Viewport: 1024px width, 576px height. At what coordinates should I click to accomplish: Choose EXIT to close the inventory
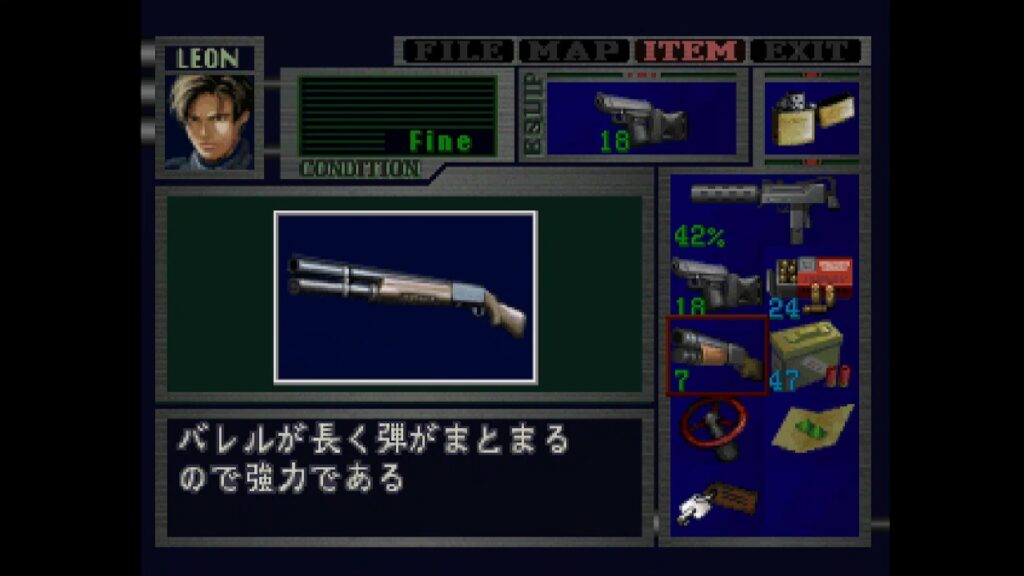point(805,51)
